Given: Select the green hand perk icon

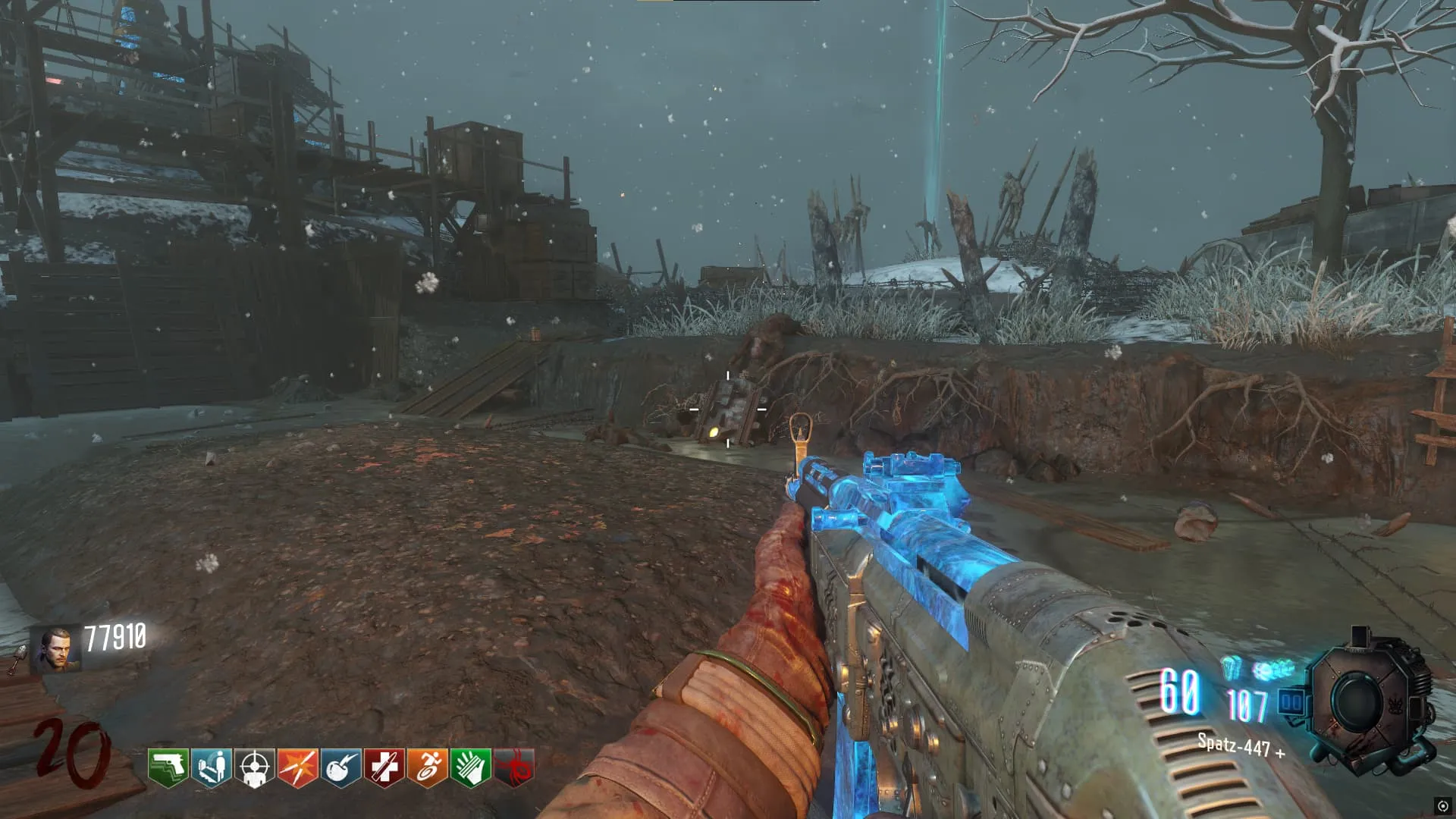Looking at the screenshot, I should pyautogui.click(x=470, y=767).
